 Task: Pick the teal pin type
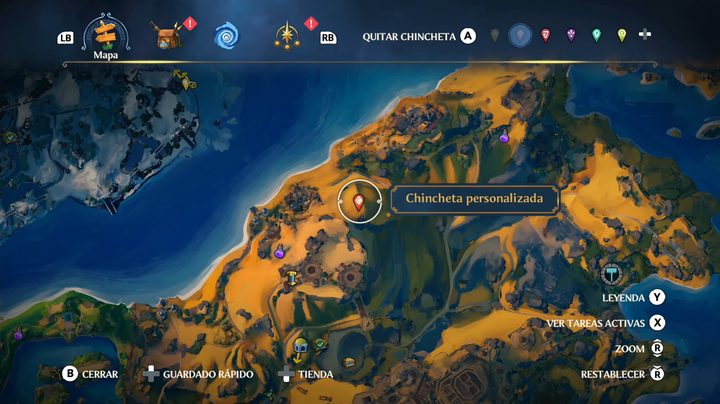(596, 36)
